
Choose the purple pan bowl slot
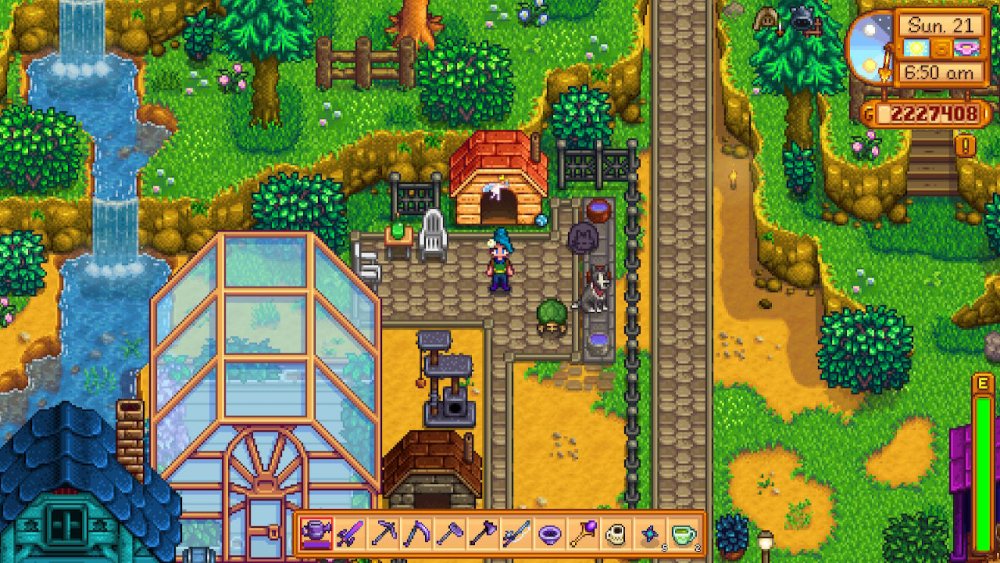coord(548,534)
